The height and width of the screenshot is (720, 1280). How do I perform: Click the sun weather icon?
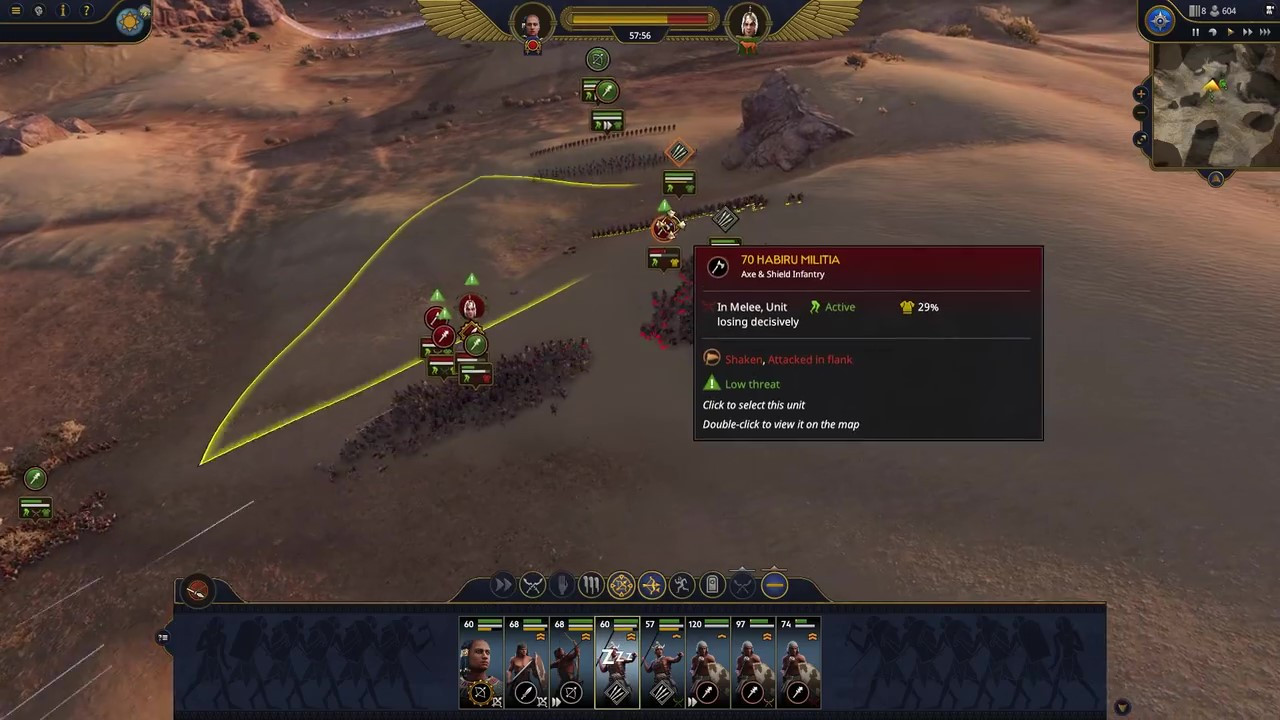pyautogui.click(x=130, y=21)
